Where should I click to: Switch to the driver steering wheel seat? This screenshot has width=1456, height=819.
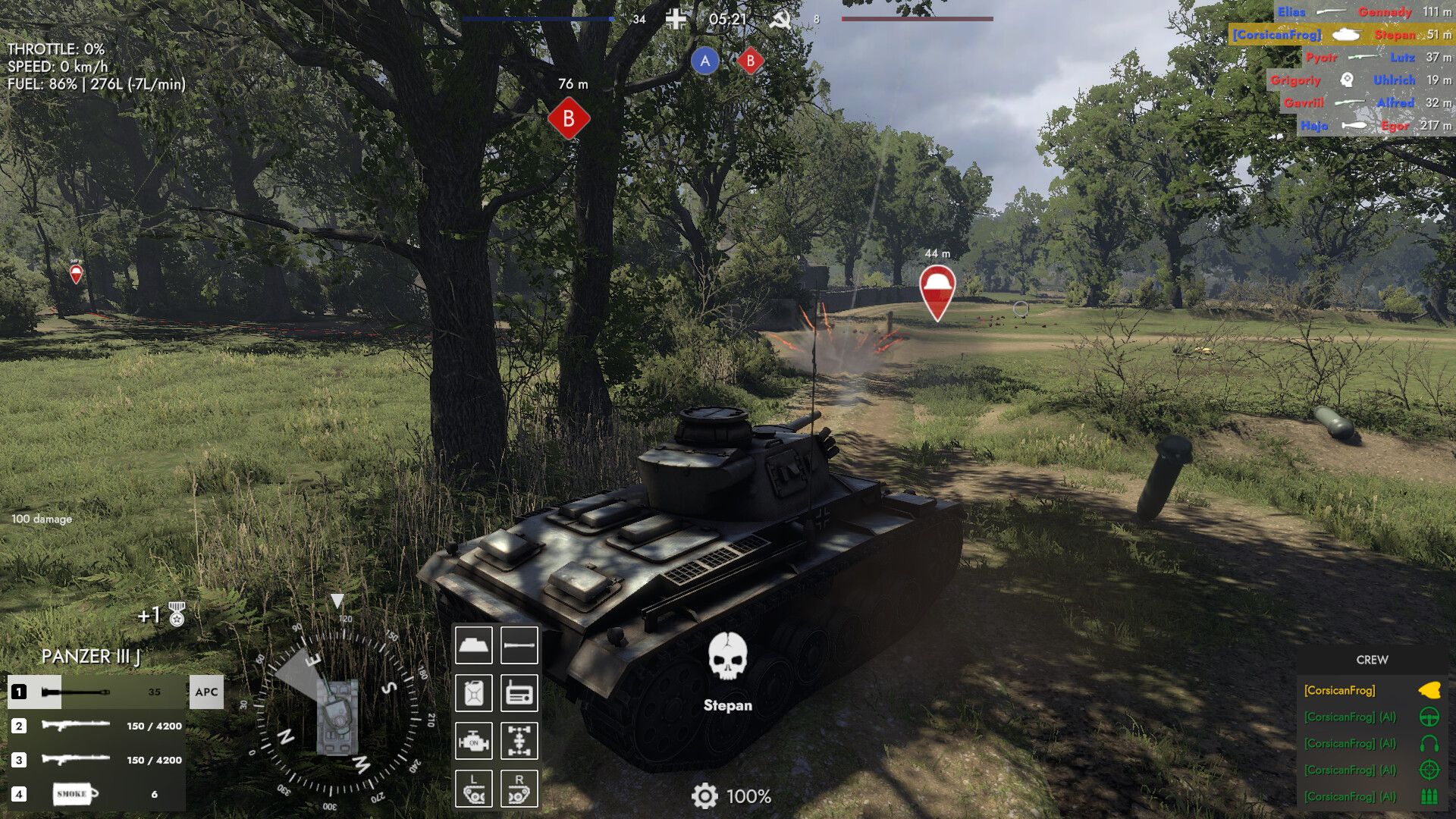tap(1429, 717)
